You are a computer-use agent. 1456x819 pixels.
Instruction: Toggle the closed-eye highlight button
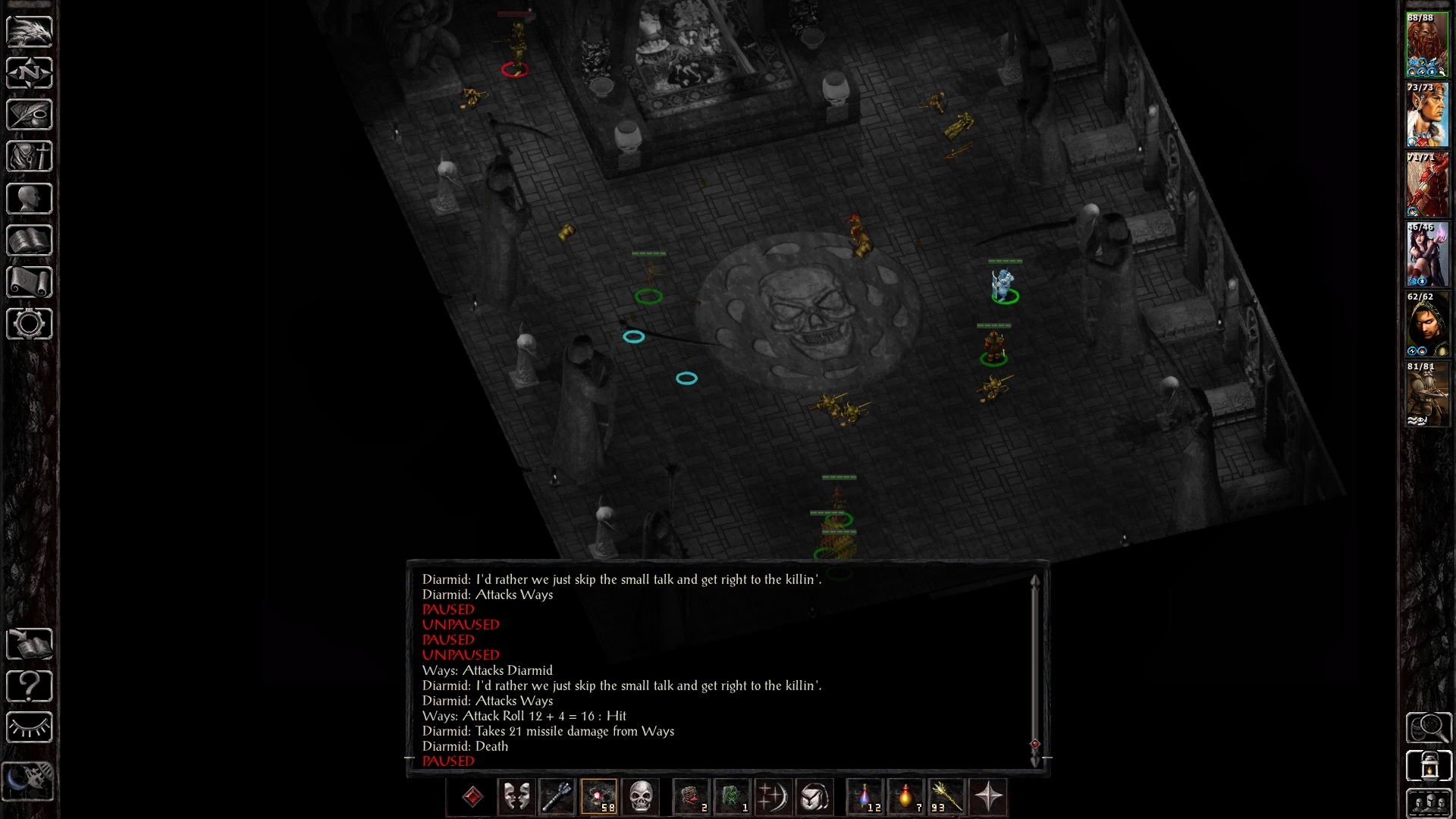tap(30, 728)
